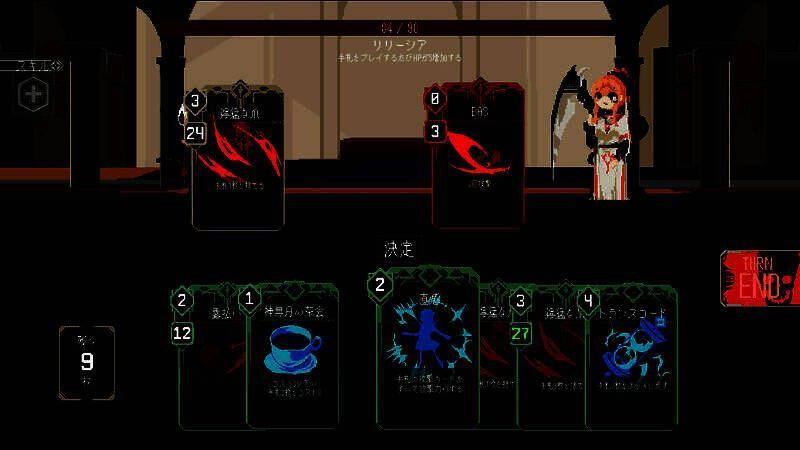Select the enemy's red card costing 0
Image resolution: width=800 pixels, height=450 pixels.
tap(478, 155)
